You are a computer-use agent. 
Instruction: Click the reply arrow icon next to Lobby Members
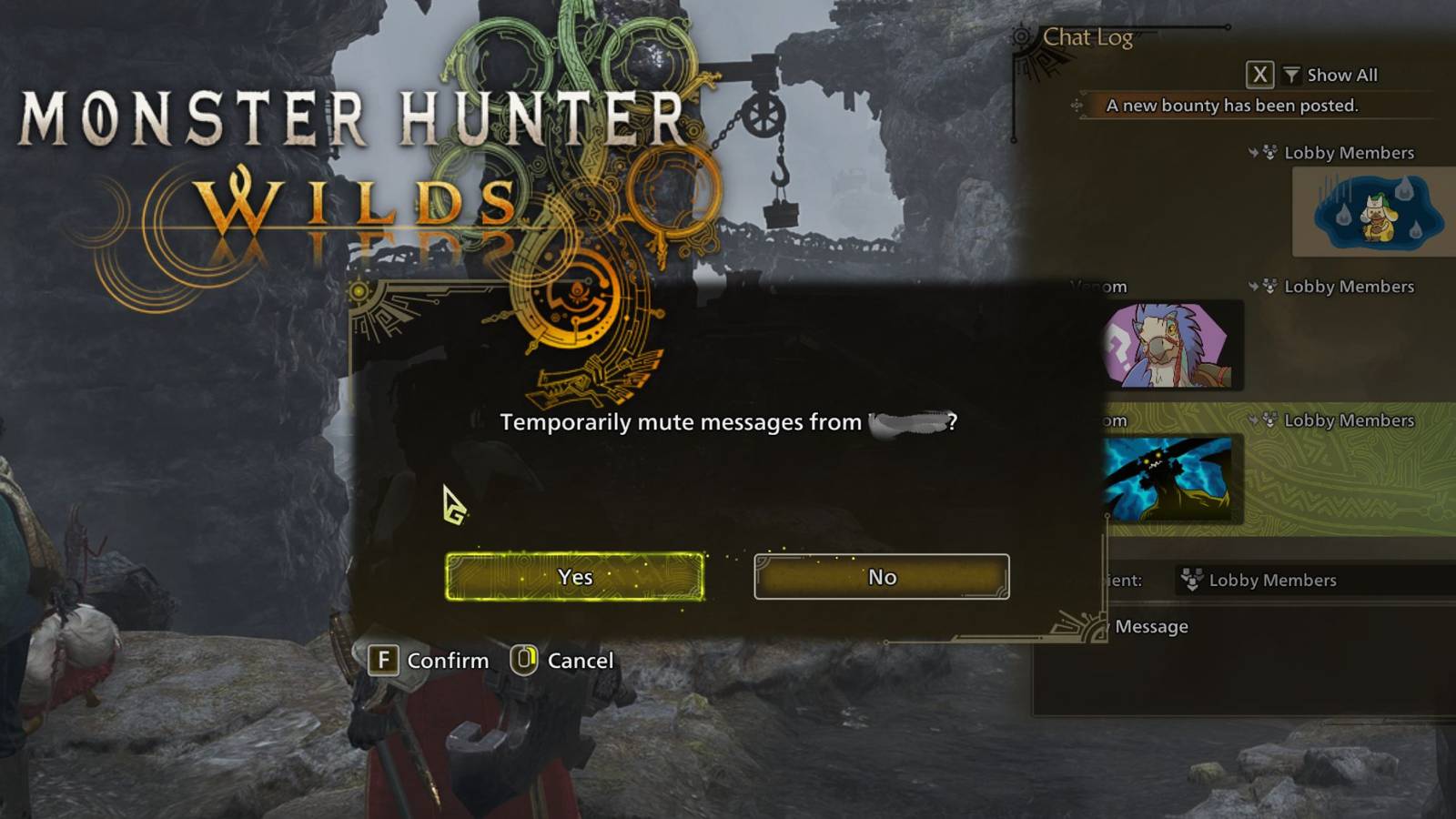tap(1252, 153)
